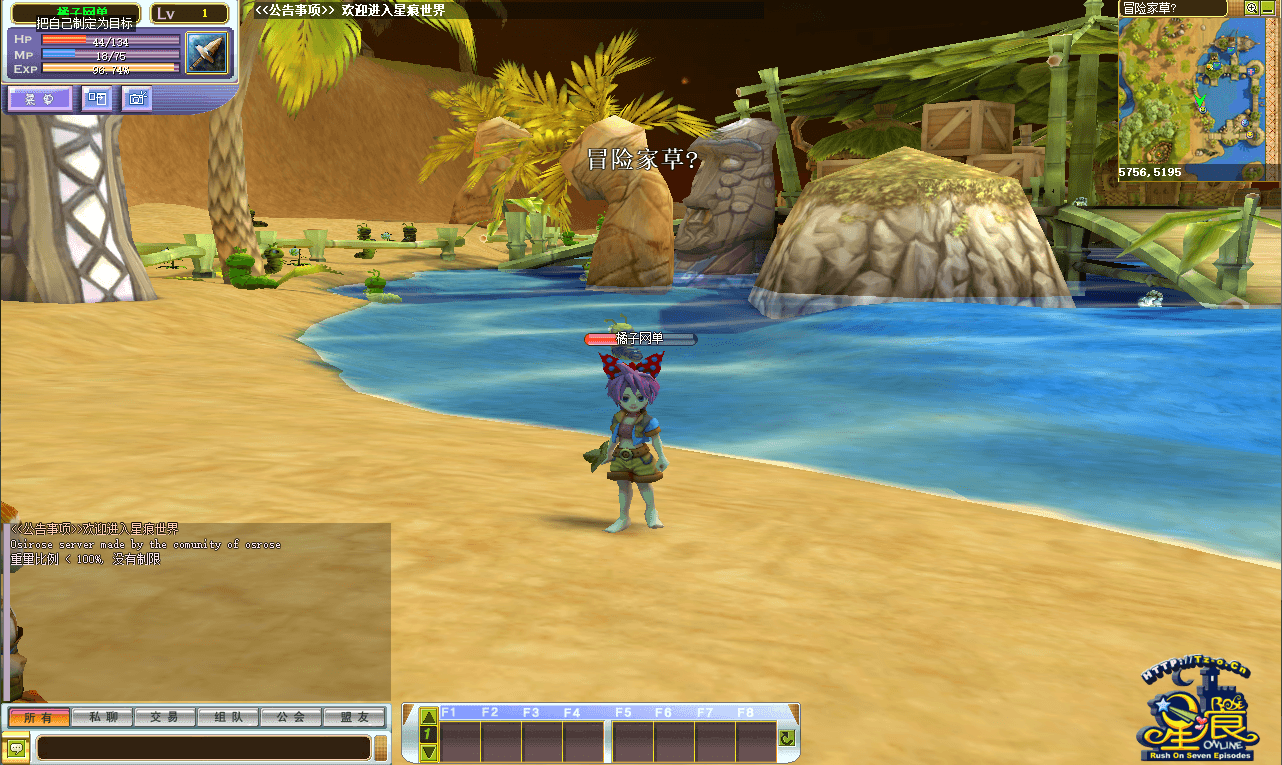The width and height of the screenshot is (1282, 765).
Task: Minimize the minimap panel
Action: (1268, 8)
